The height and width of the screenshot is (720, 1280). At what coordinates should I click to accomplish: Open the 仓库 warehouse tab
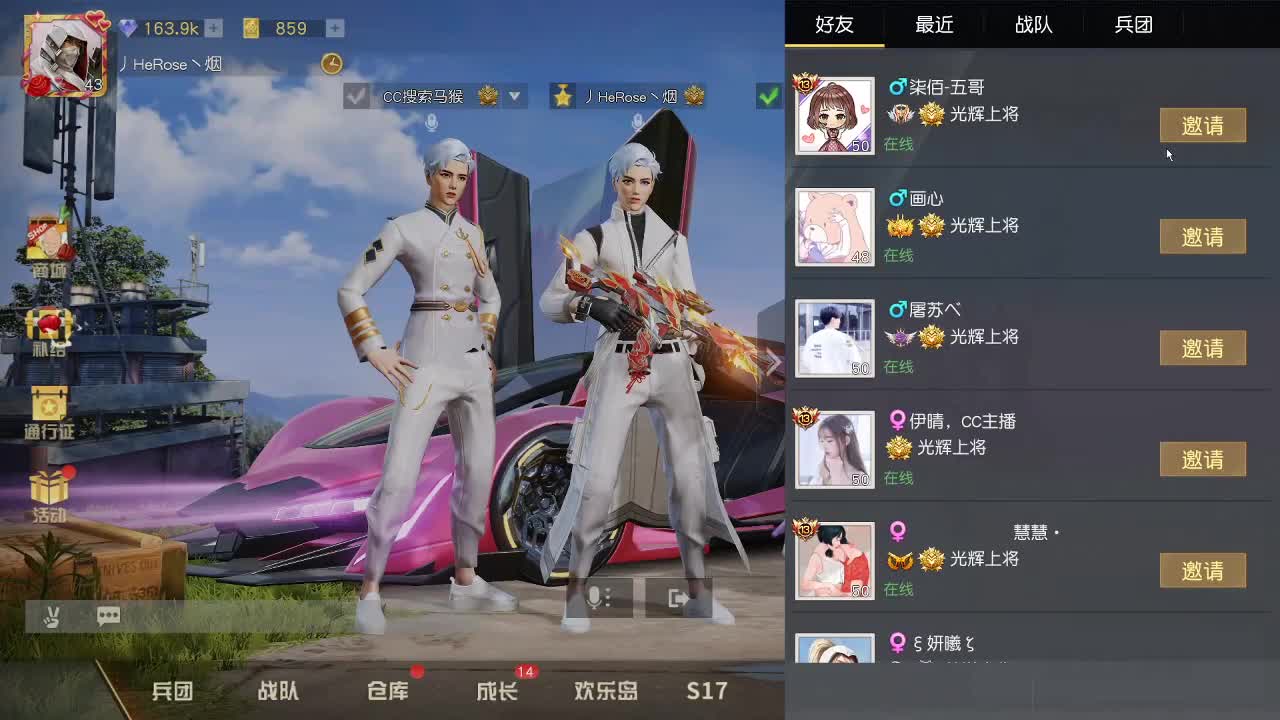(388, 690)
